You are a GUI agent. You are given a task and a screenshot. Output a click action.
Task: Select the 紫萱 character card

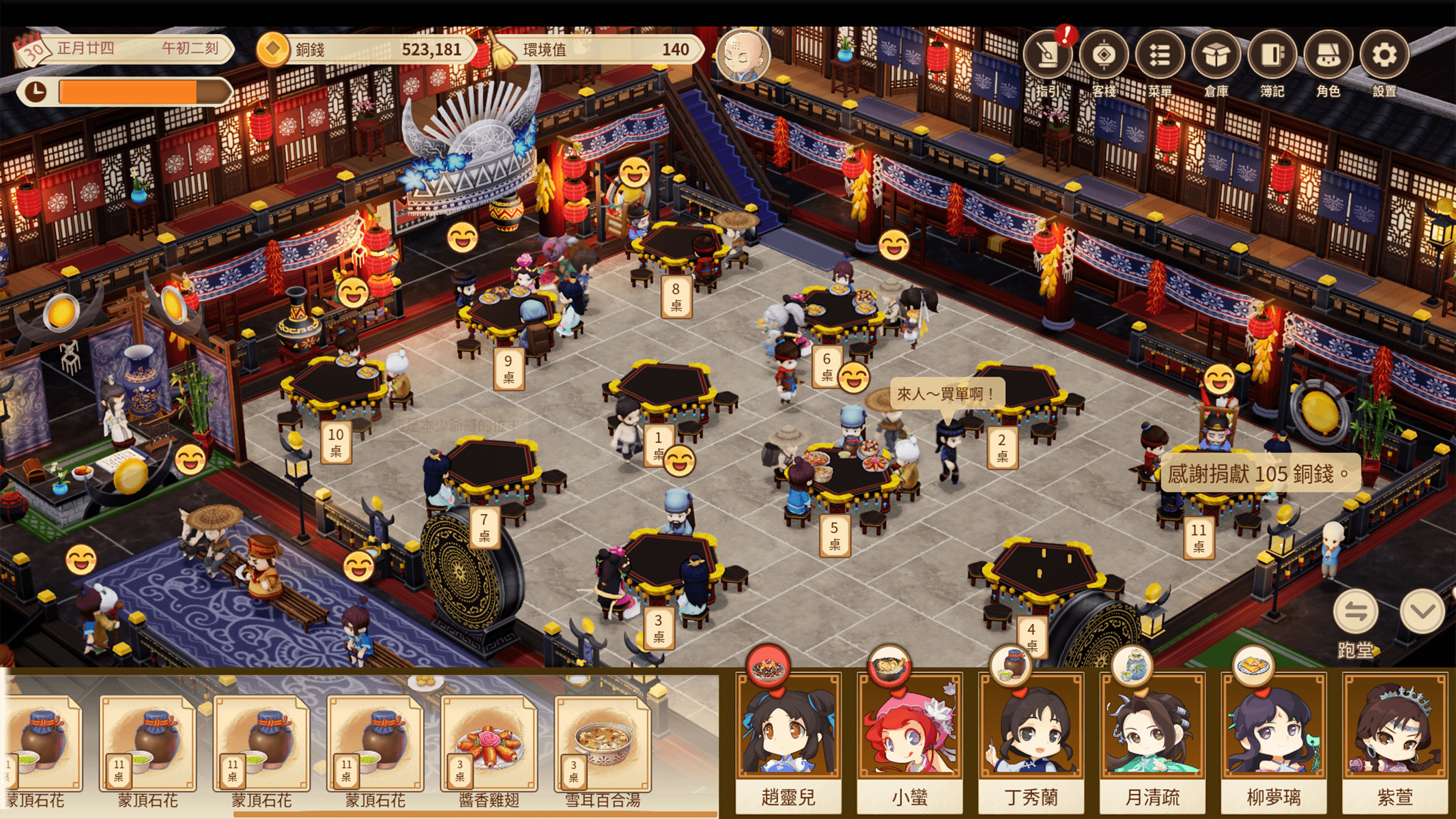[x=1395, y=737]
